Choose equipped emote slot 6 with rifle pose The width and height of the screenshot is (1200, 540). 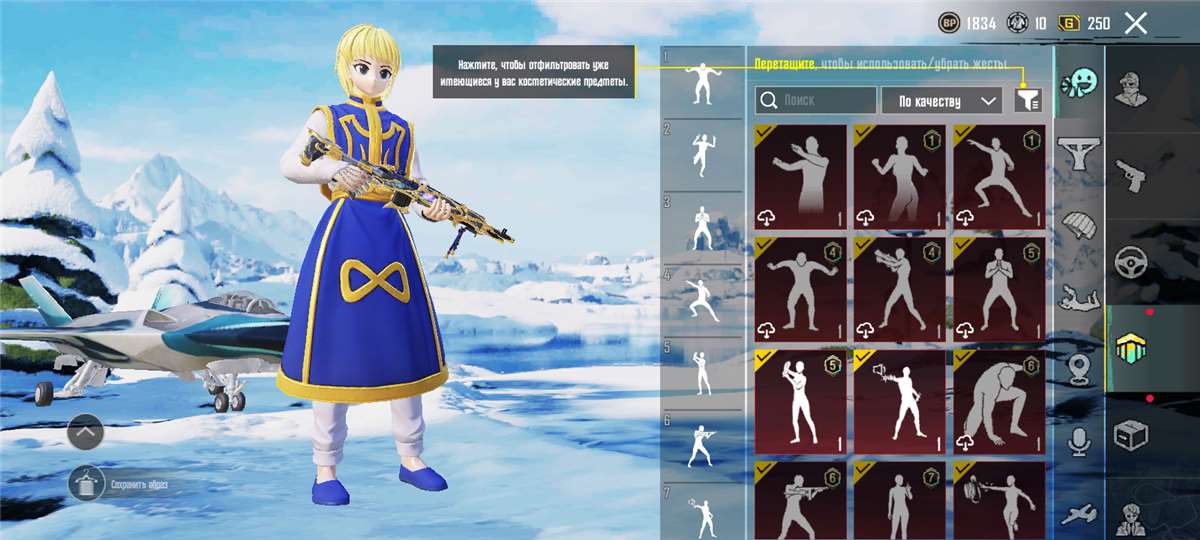(x=703, y=445)
